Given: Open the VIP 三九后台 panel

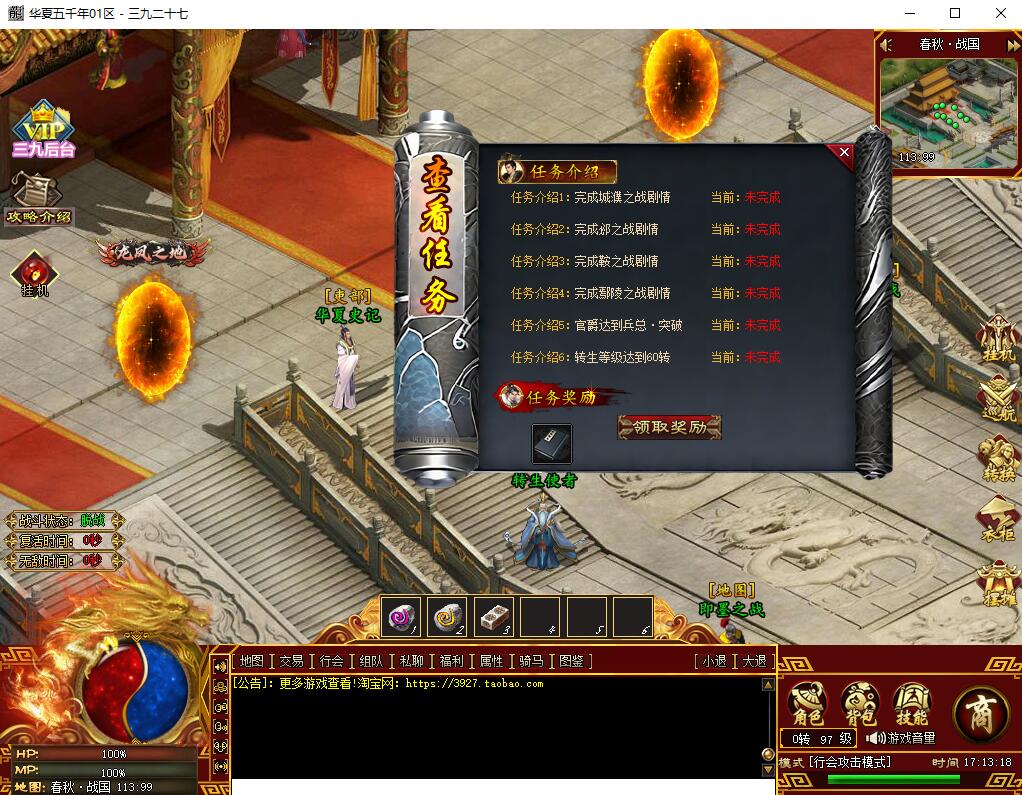Looking at the screenshot, I should point(43,130).
